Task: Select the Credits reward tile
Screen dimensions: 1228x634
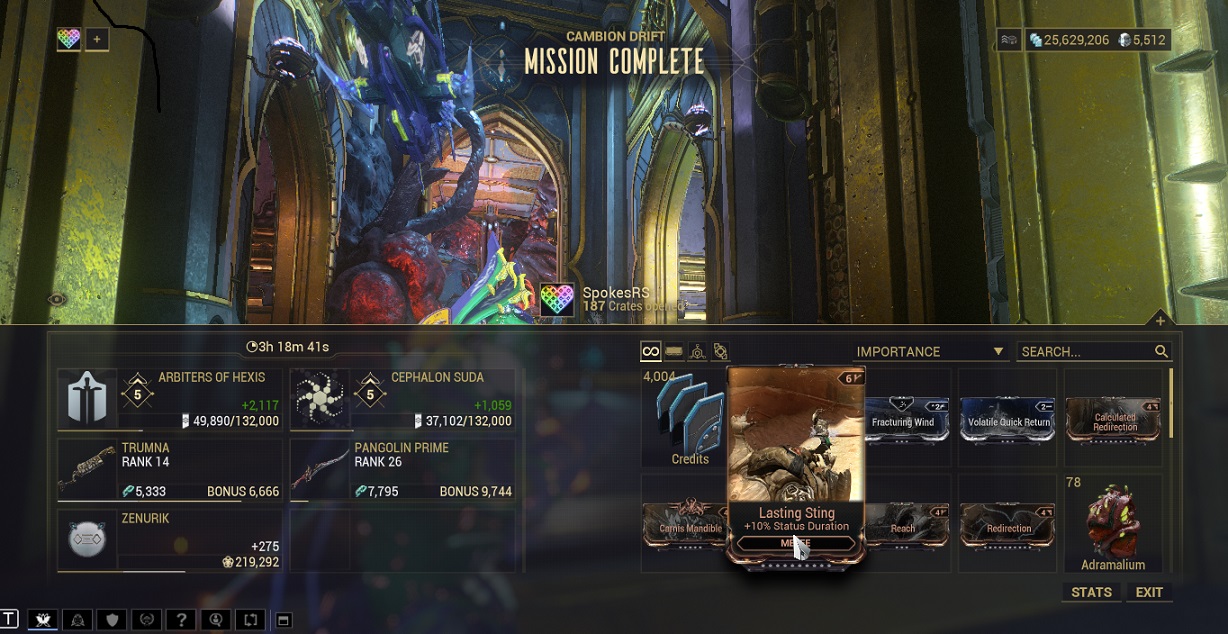Action: [689, 418]
